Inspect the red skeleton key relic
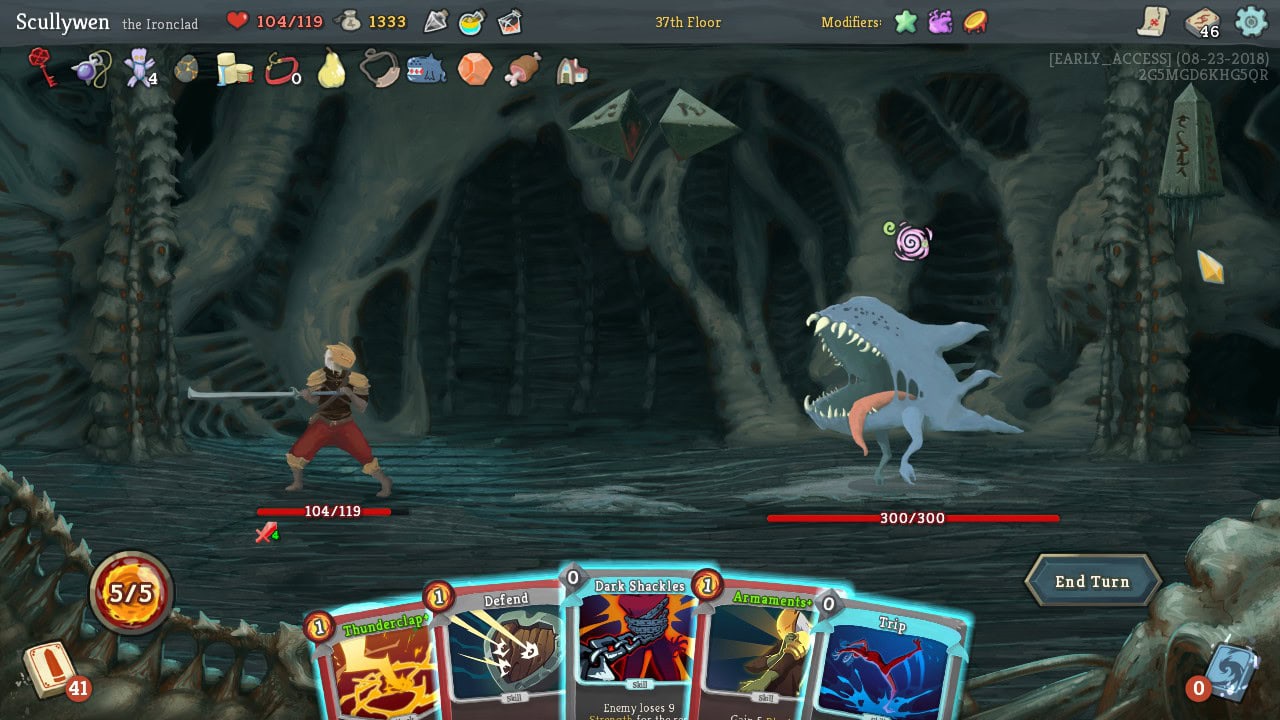The width and height of the screenshot is (1280, 720). pyautogui.click(x=43, y=67)
